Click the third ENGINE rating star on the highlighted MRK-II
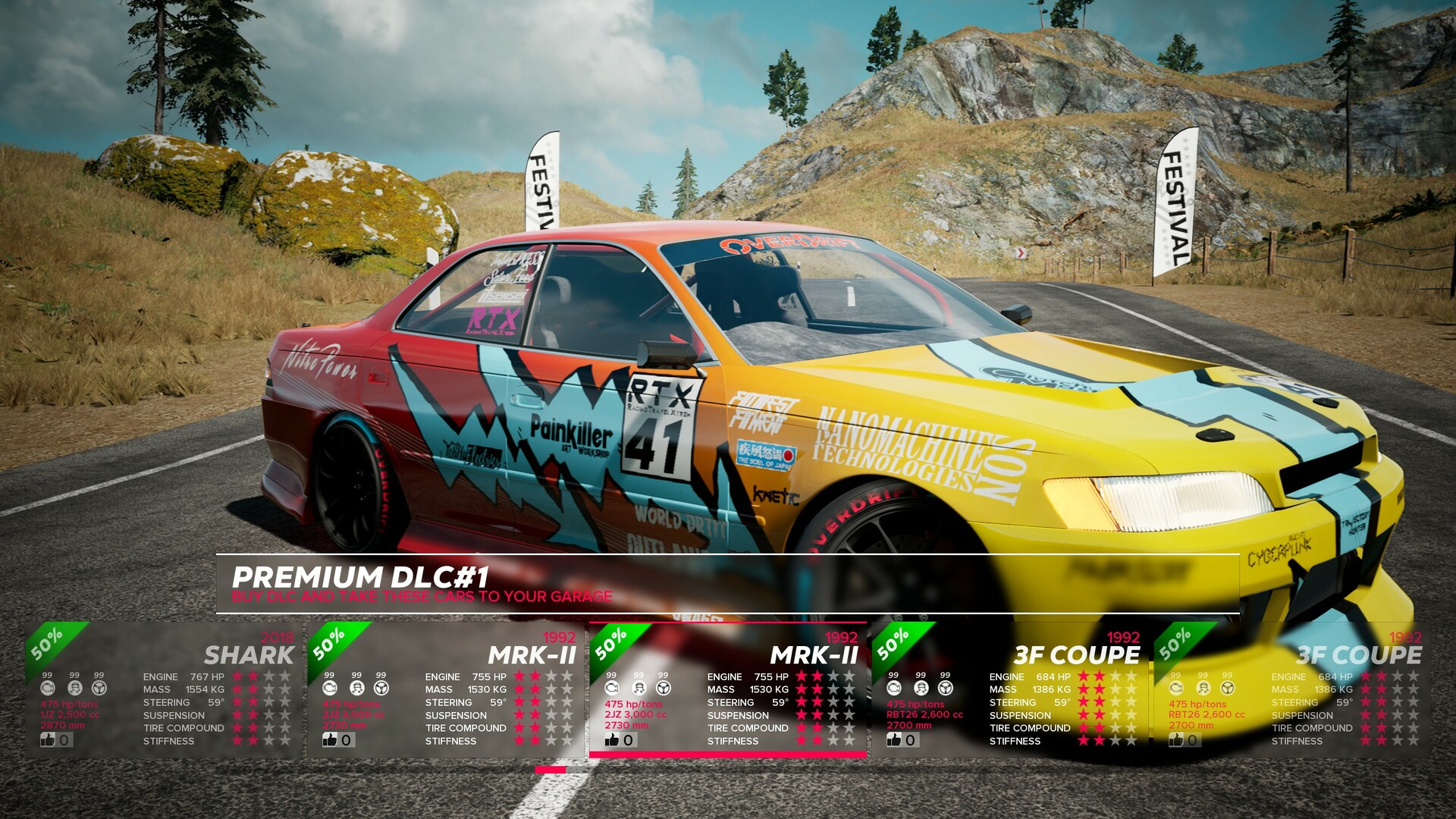The width and height of the screenshot is (1456, 819). (x=833, y=676)
